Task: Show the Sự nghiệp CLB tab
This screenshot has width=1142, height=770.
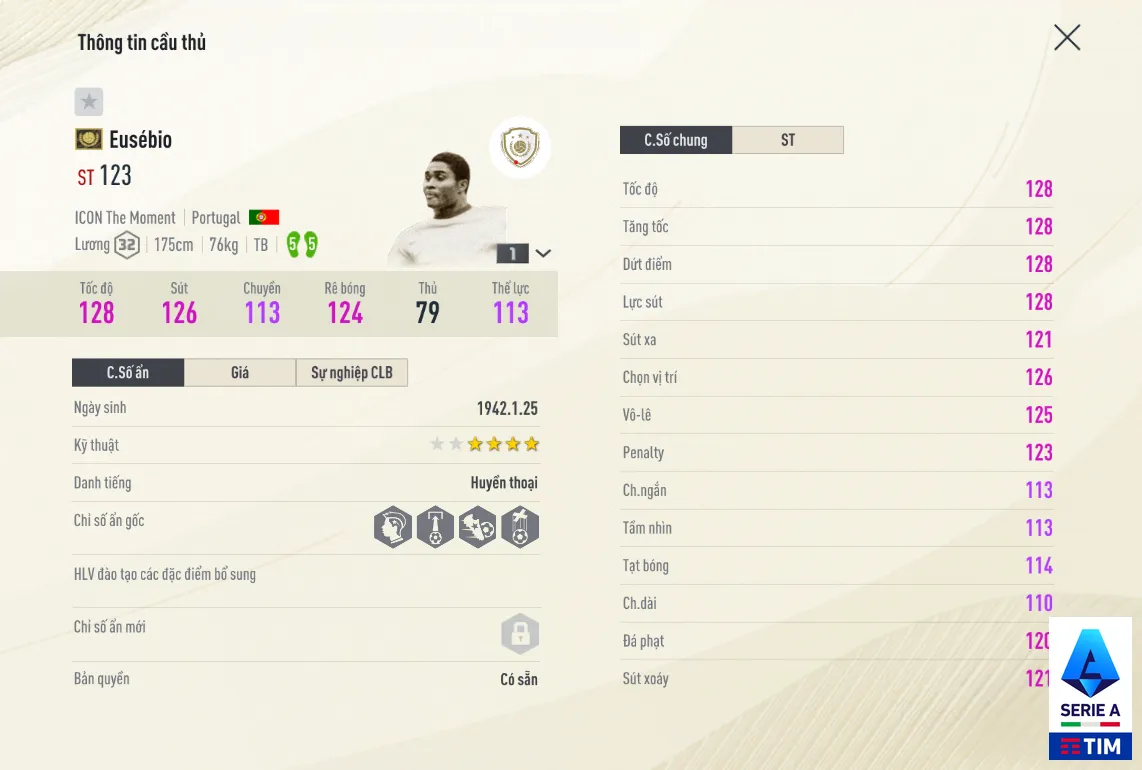Action: point(352,373)
